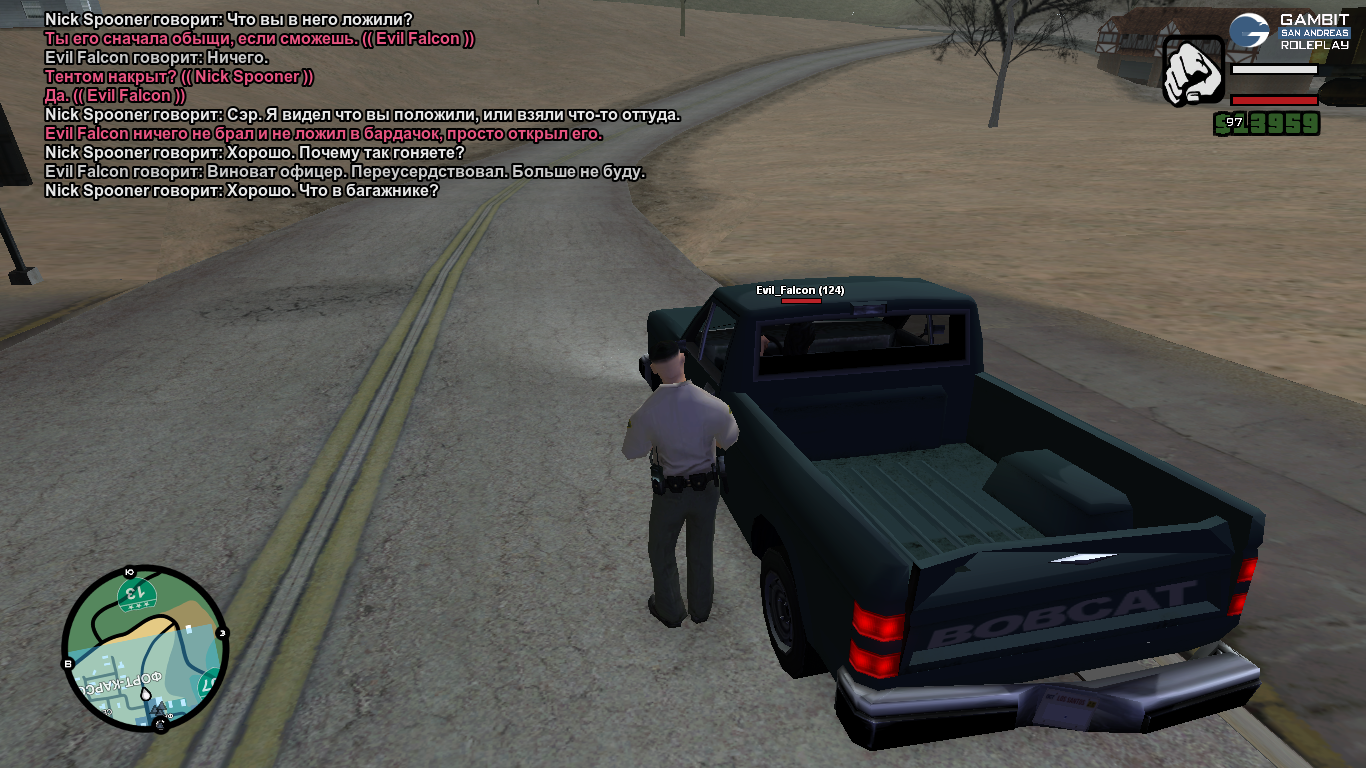Click the latest Nick Spooner chat message
The height and width of the screenshot is (768, 1366).
pos(242,191)
